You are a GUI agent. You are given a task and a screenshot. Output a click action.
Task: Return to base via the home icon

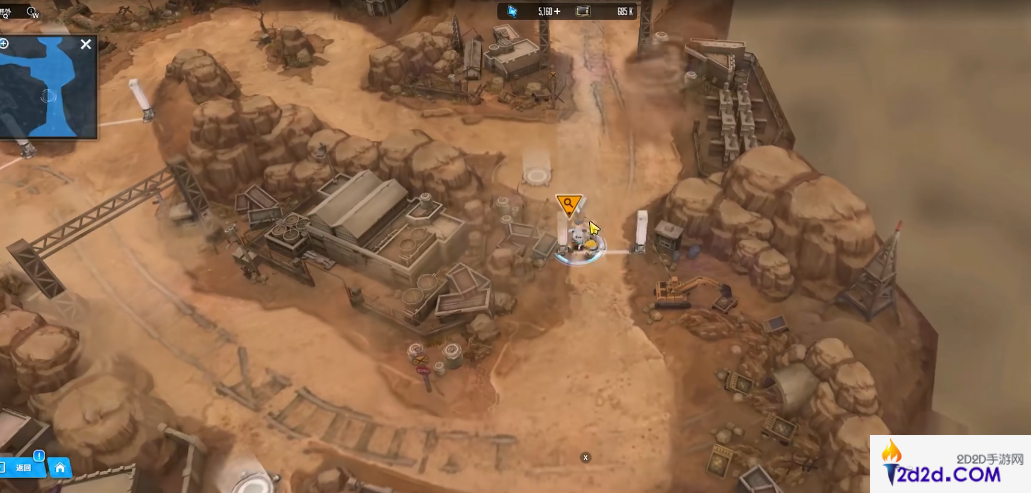(x=60, y=467)
